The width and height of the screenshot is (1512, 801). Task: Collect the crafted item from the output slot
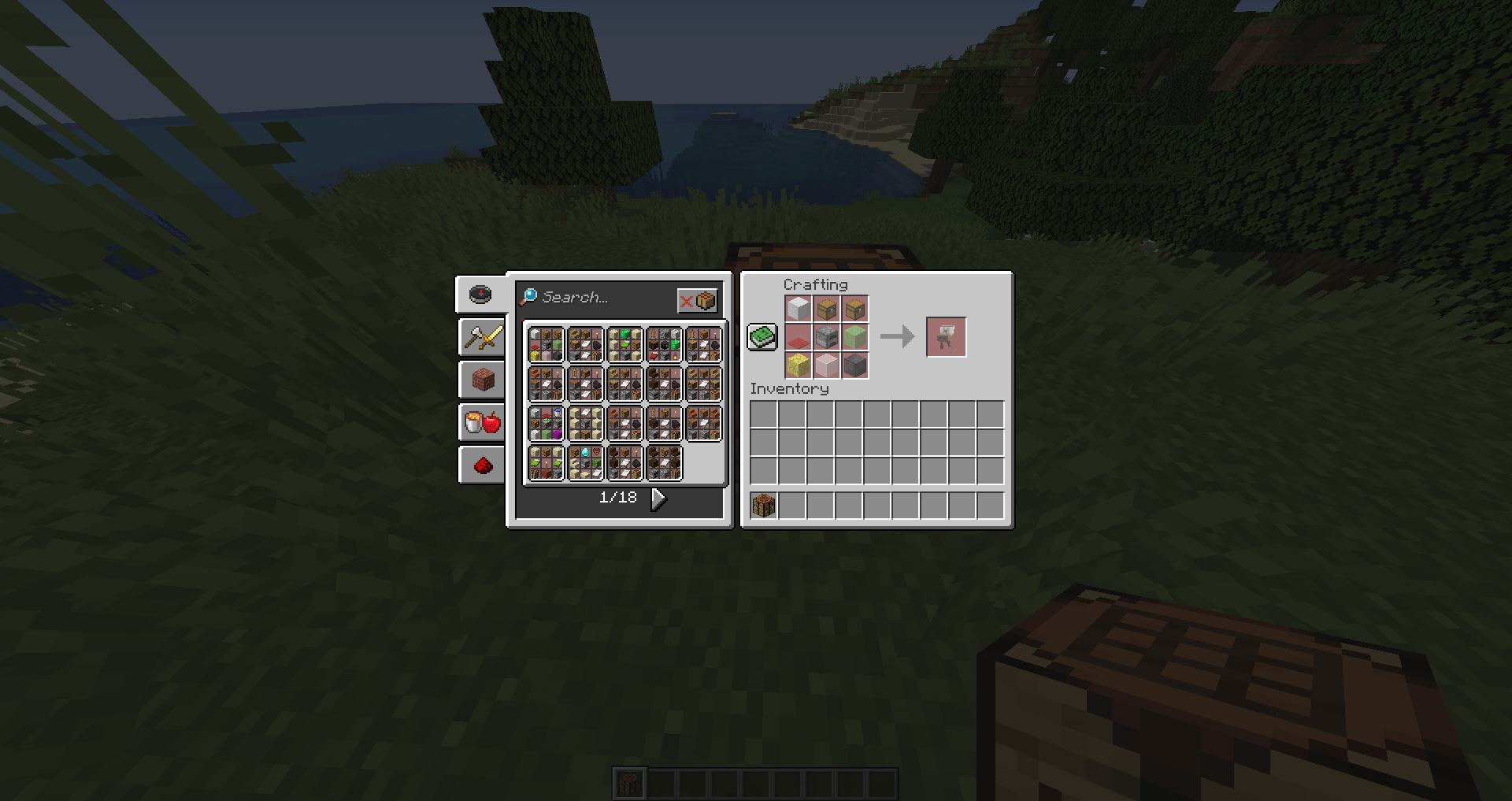946,337
